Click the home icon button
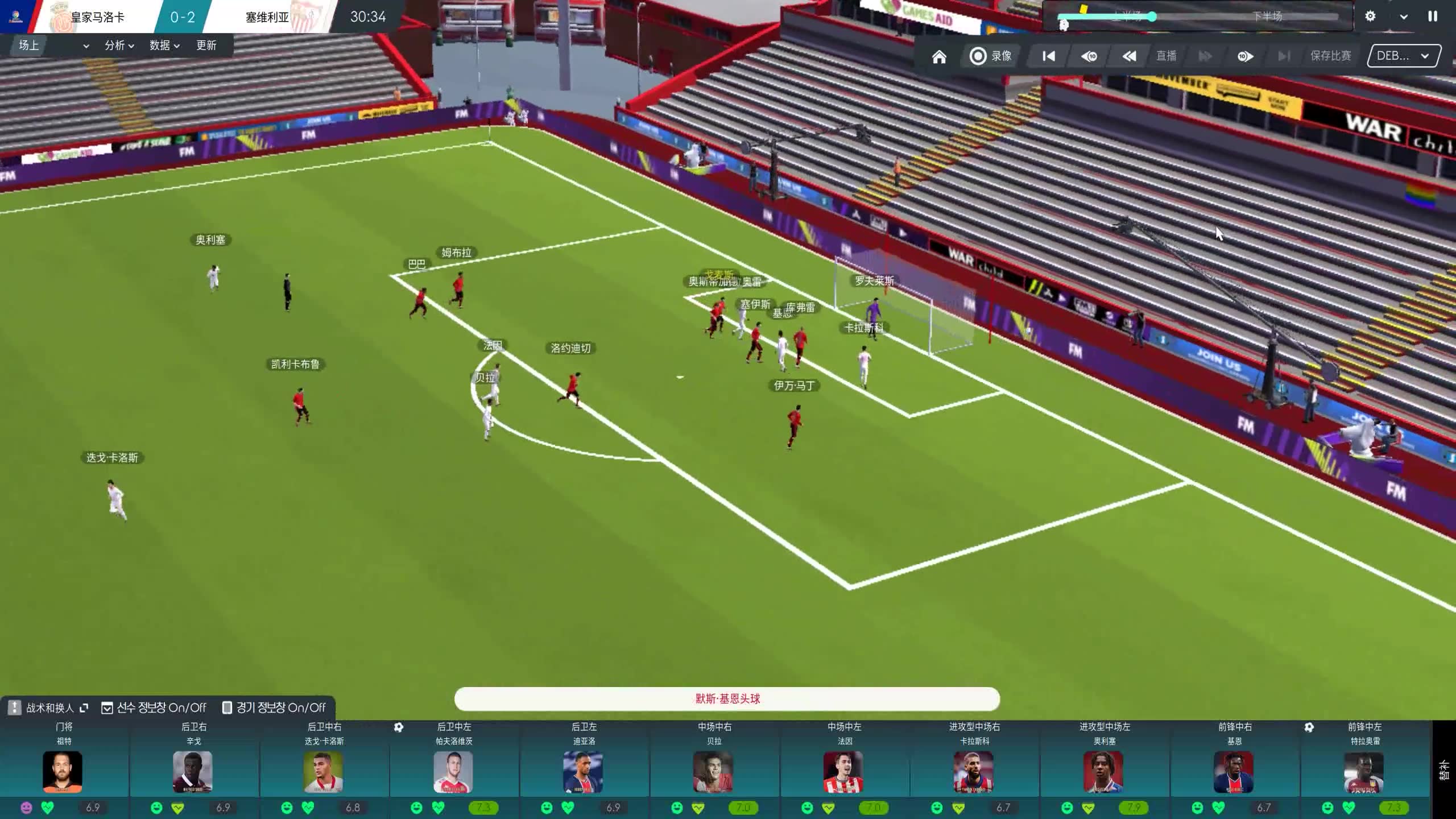 tap(939, 56)
